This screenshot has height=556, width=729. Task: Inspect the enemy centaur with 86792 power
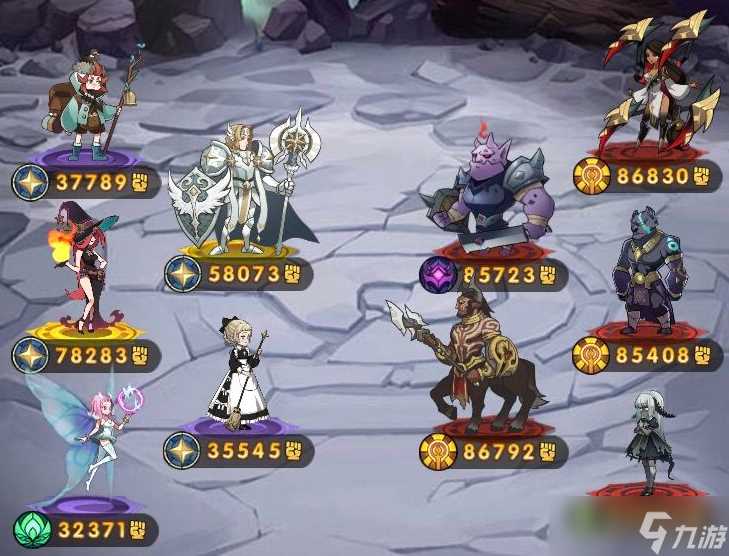coord(482,362)
